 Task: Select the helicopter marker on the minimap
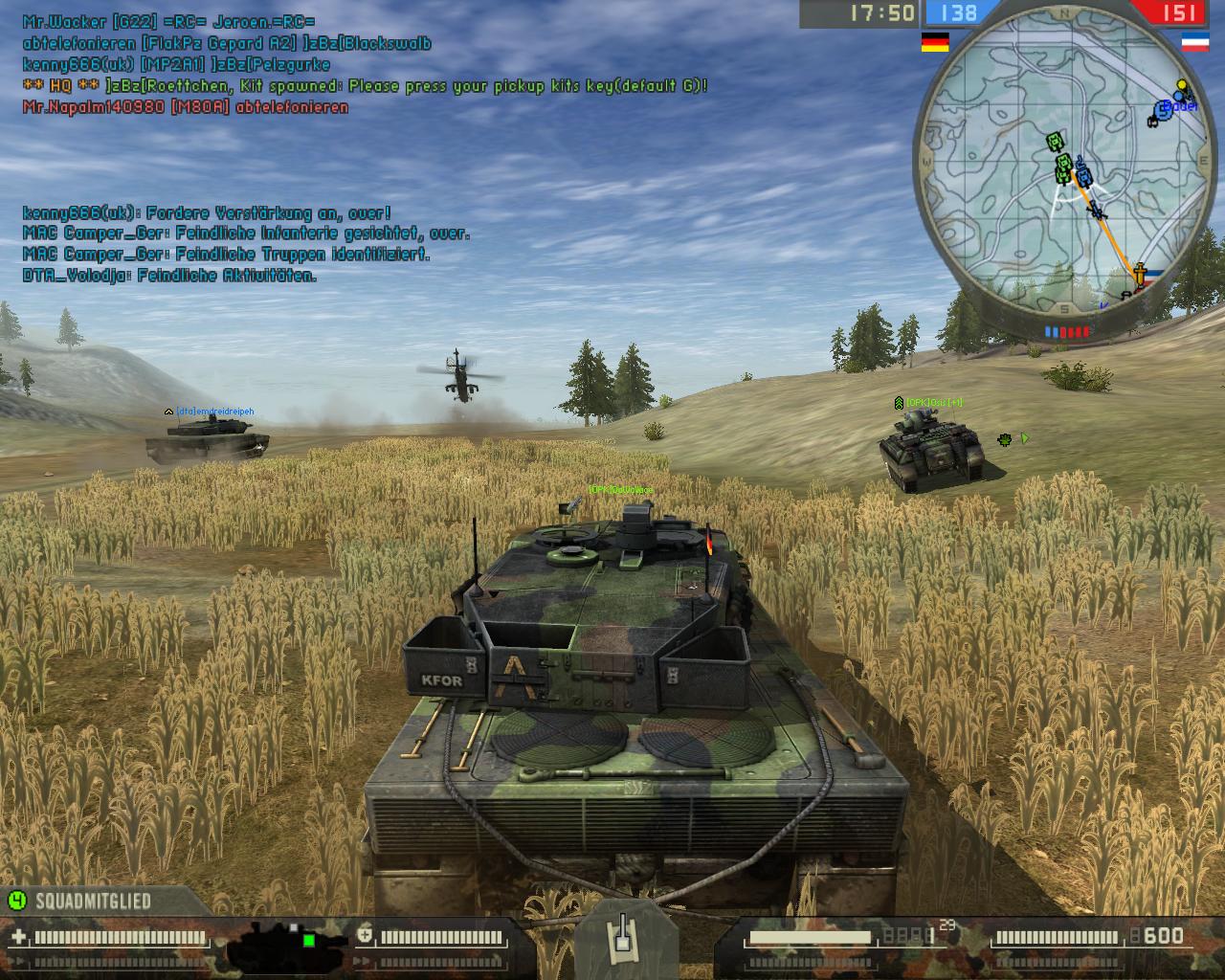[x=1097, y=210]
